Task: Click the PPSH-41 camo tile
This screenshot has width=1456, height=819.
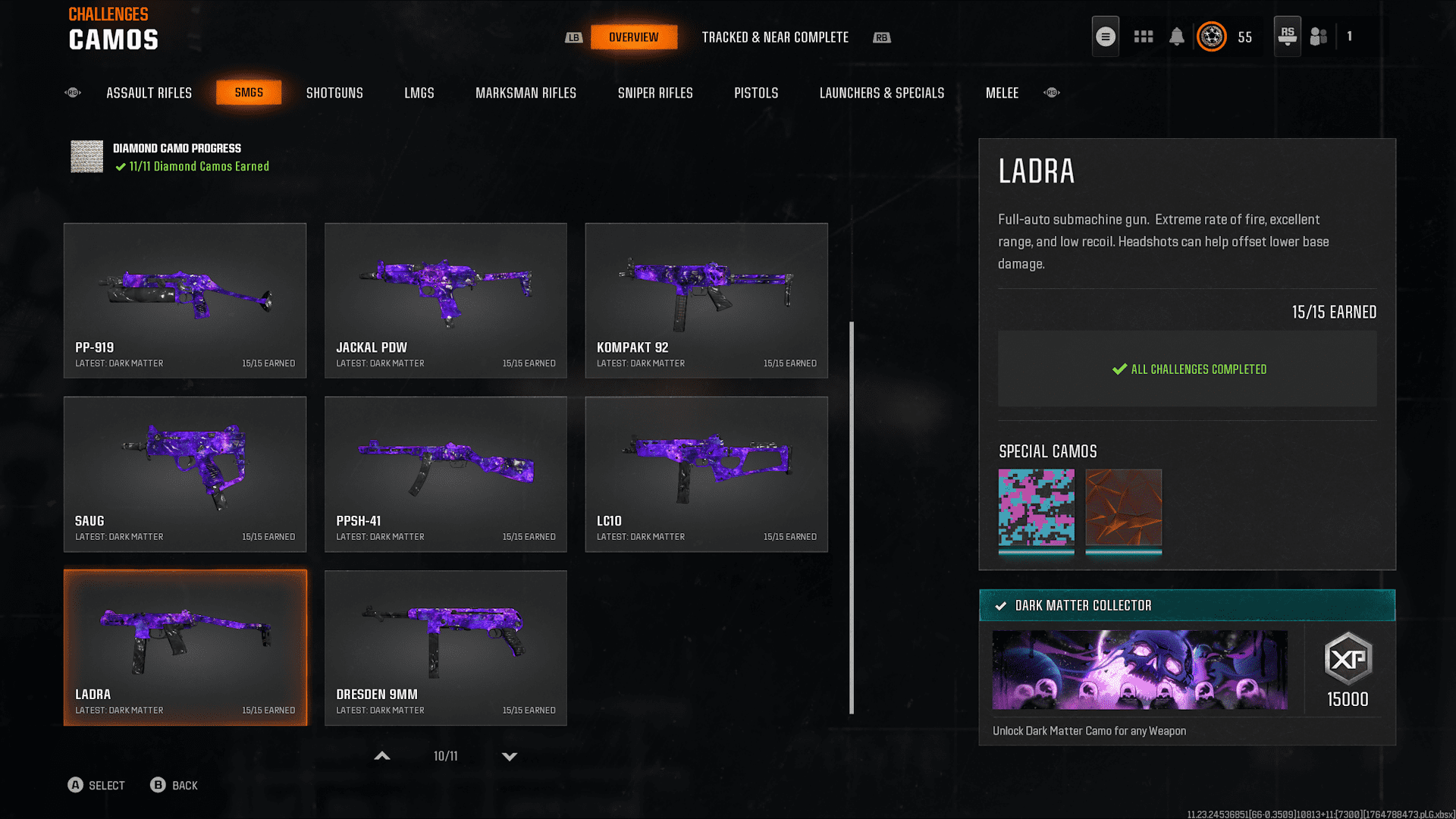Action: tap(446, 474)
